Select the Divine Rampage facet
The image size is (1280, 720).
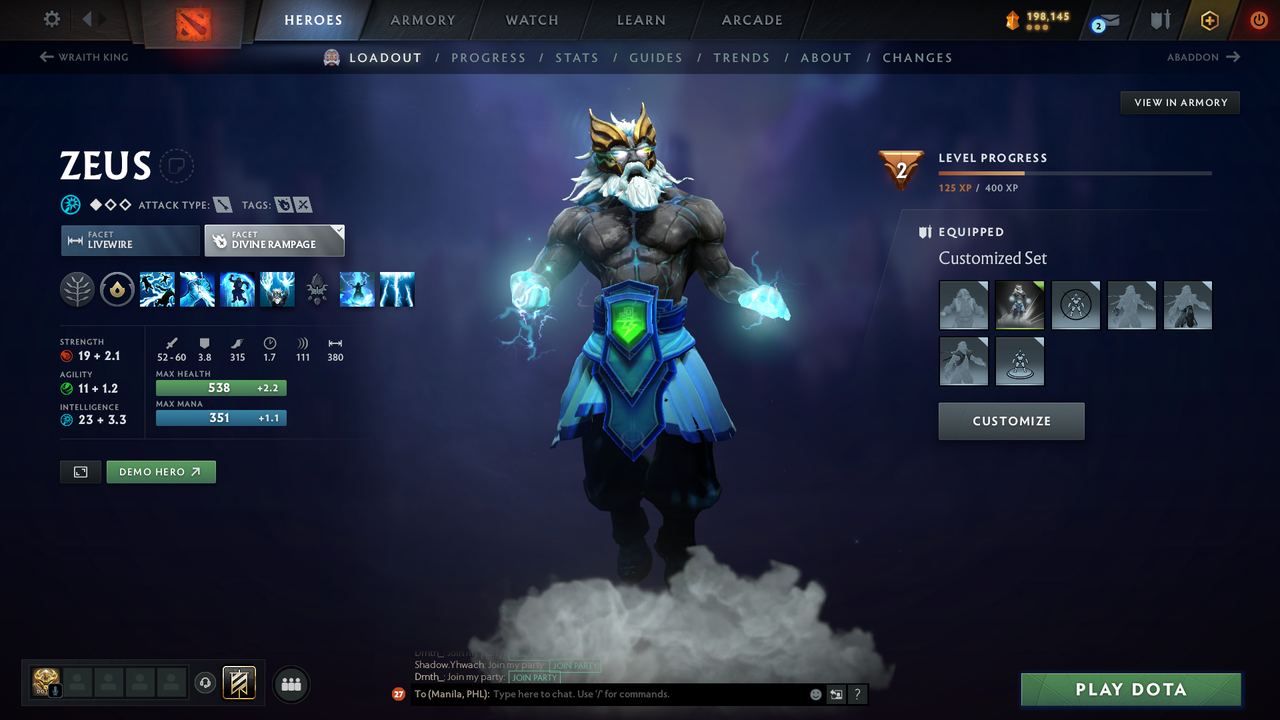pos(274,240)
